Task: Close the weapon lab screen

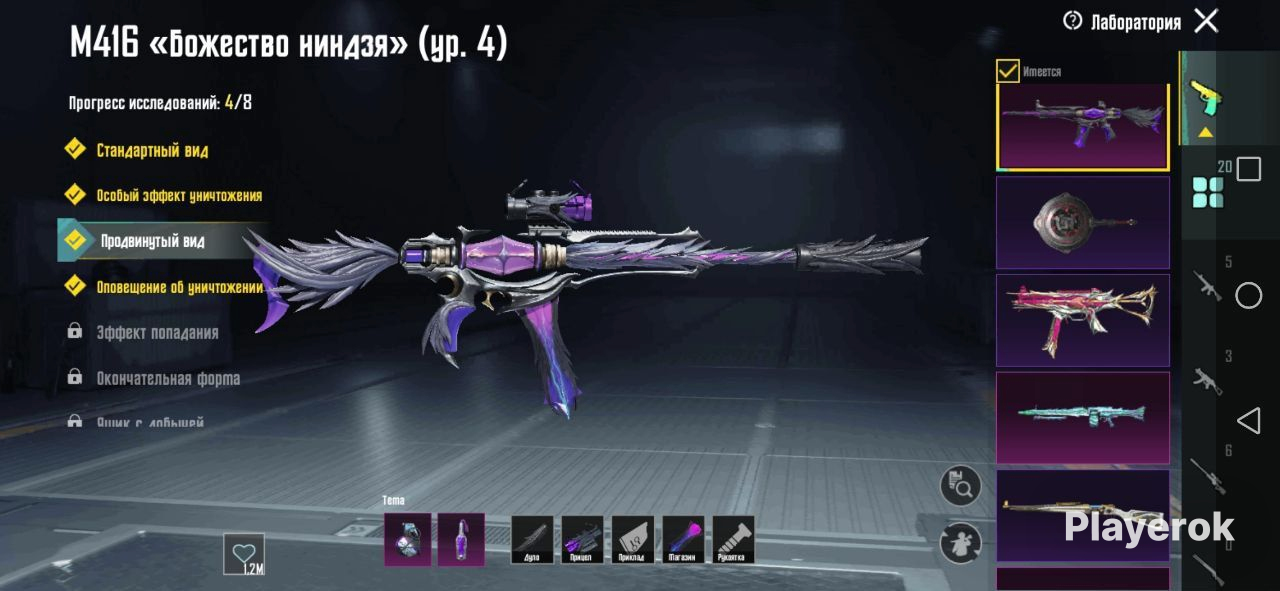Action: coord(1206,21)
